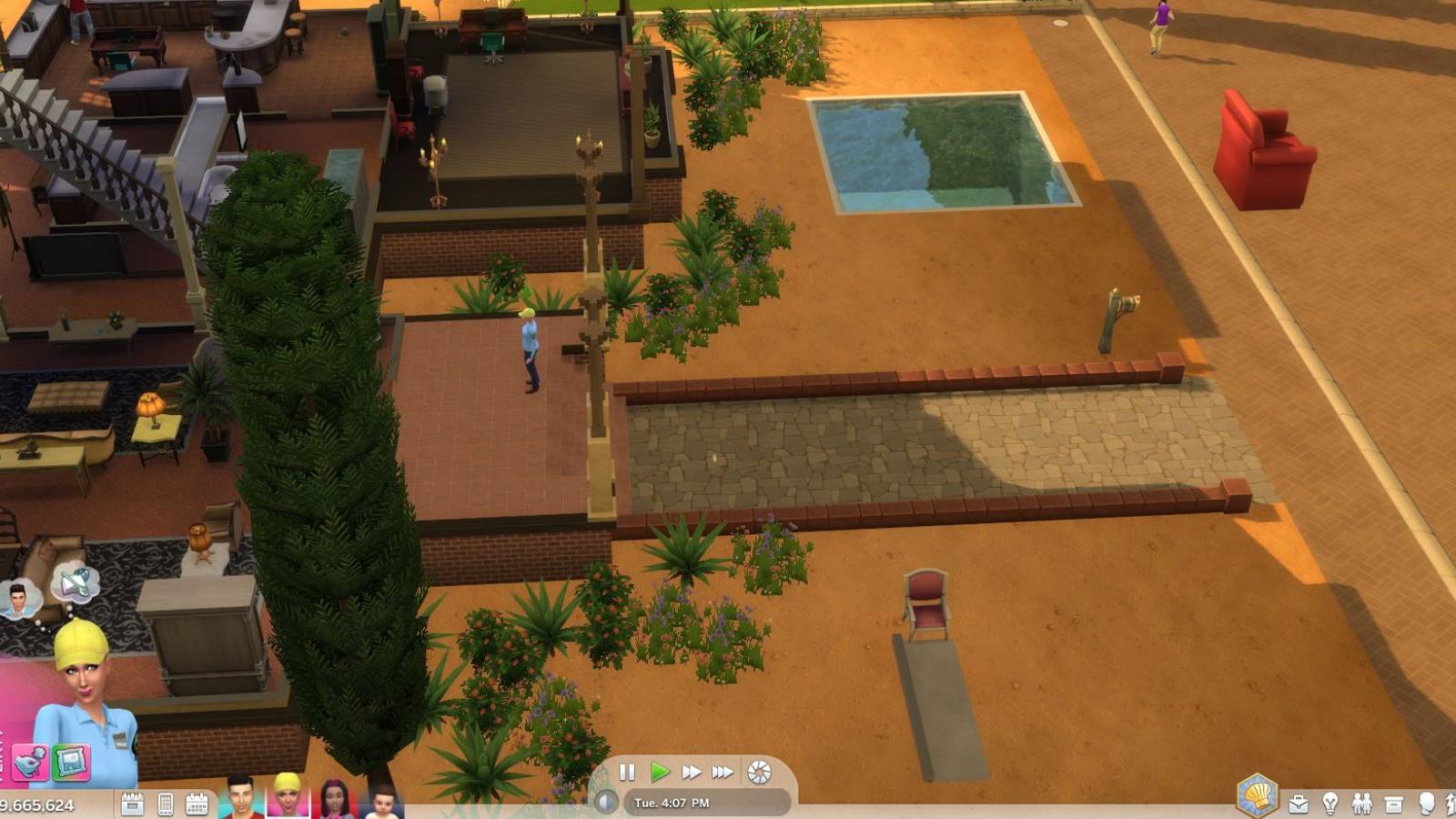
Task: Open the Career panel briefcase icon
Action: pos(1299,804)
